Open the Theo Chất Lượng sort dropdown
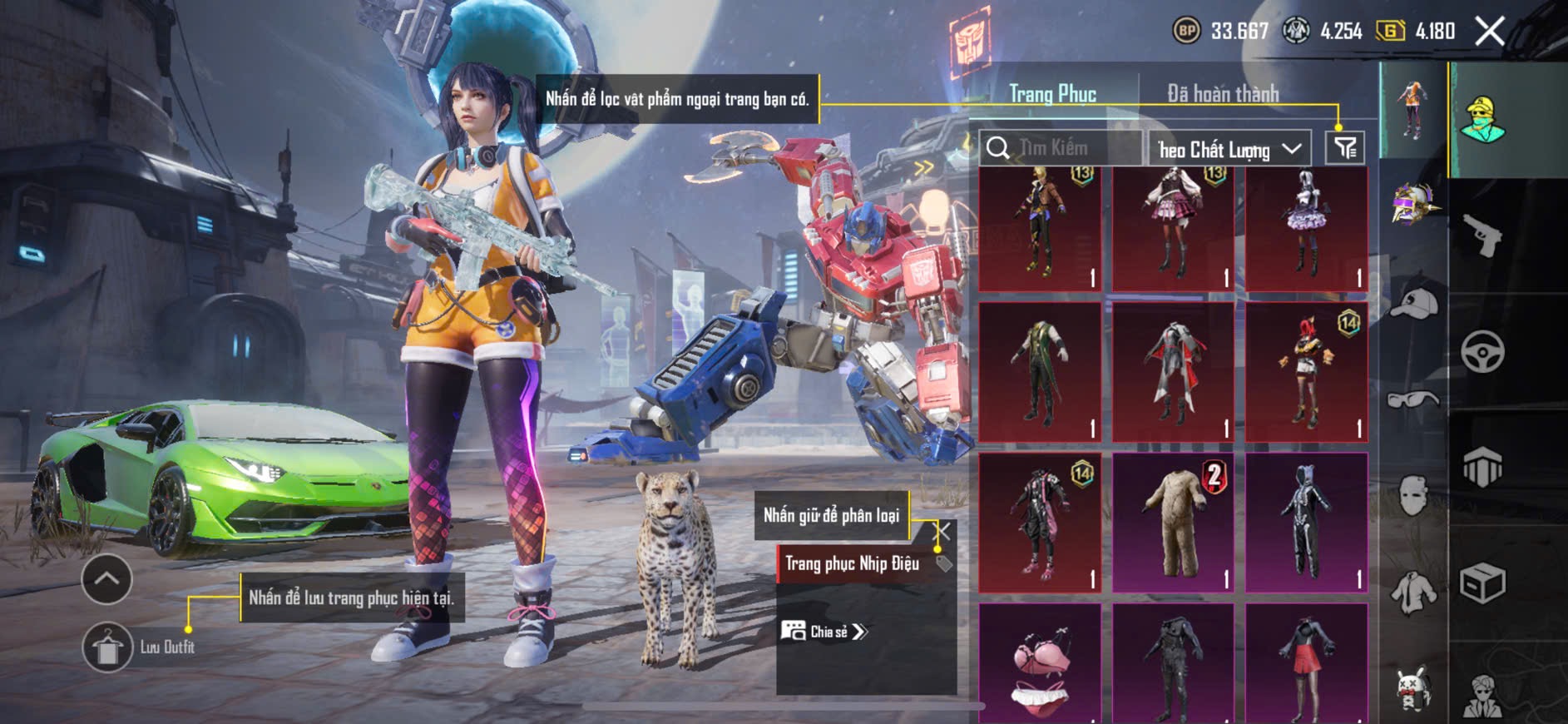The height and width of the screenshot is (724, 1568). [x=1229, y=150]
